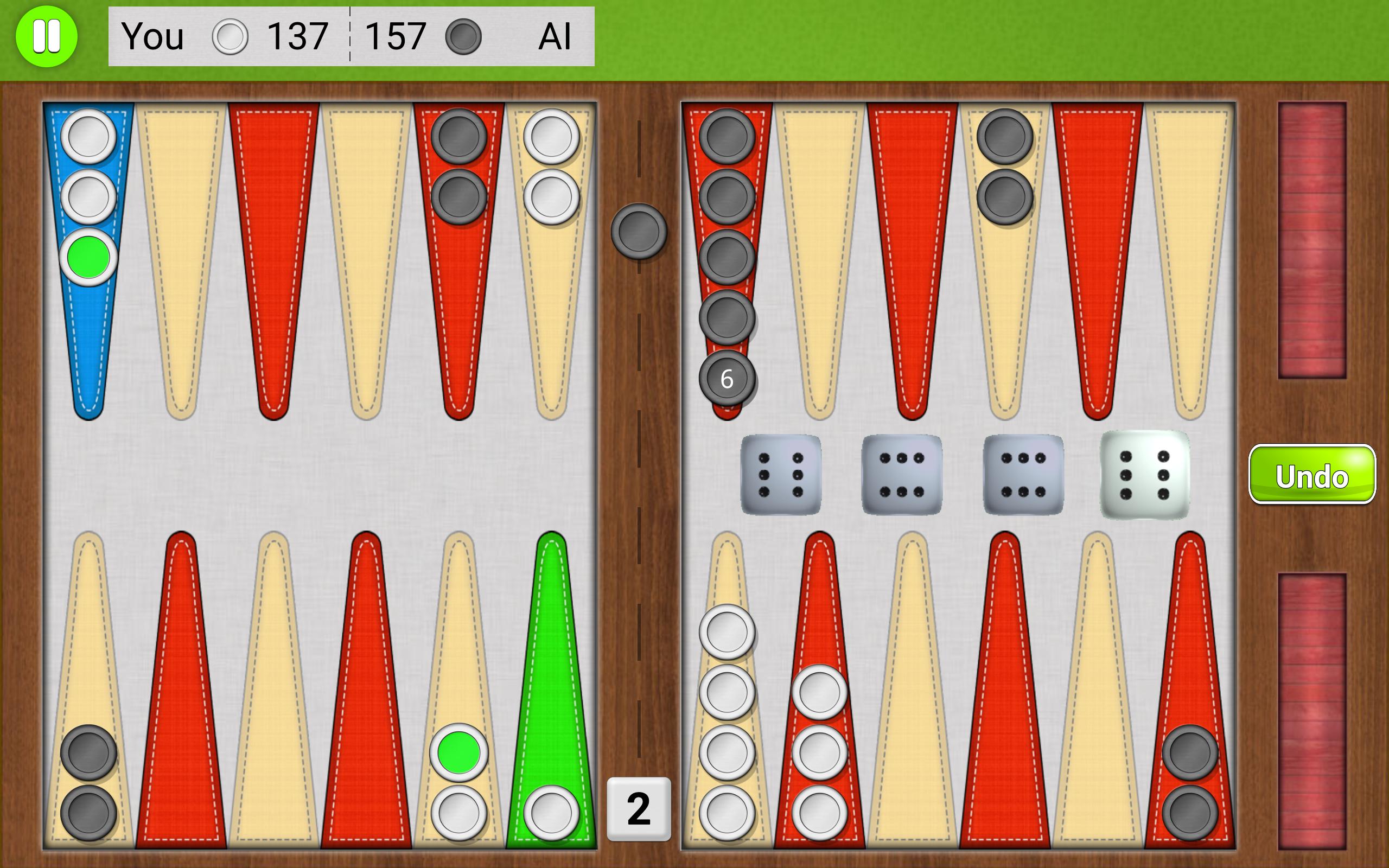Image resolution: width=1389 pixels, height=868 pixels.
Task: Select the stacked AI checker marked 6
Action: tap(727, 378)
